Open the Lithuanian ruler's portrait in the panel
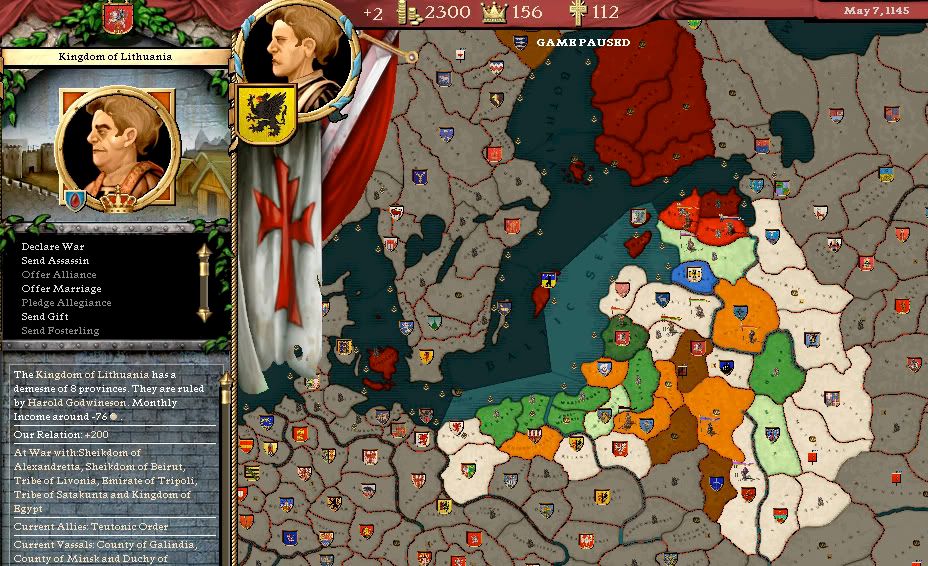This screenshot has width=928, height=566. click(119, 145)
